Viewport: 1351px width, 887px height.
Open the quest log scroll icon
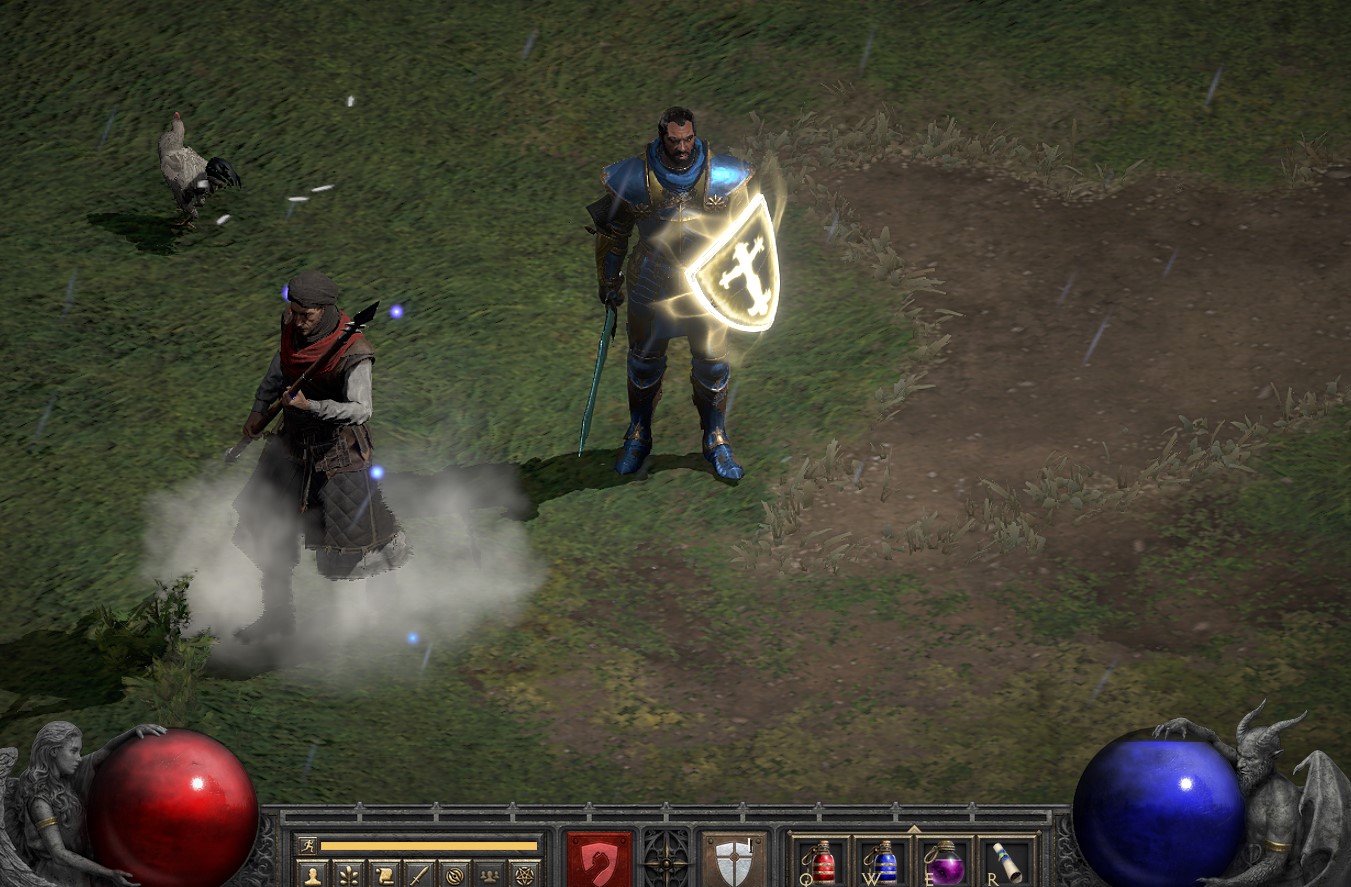384,875
